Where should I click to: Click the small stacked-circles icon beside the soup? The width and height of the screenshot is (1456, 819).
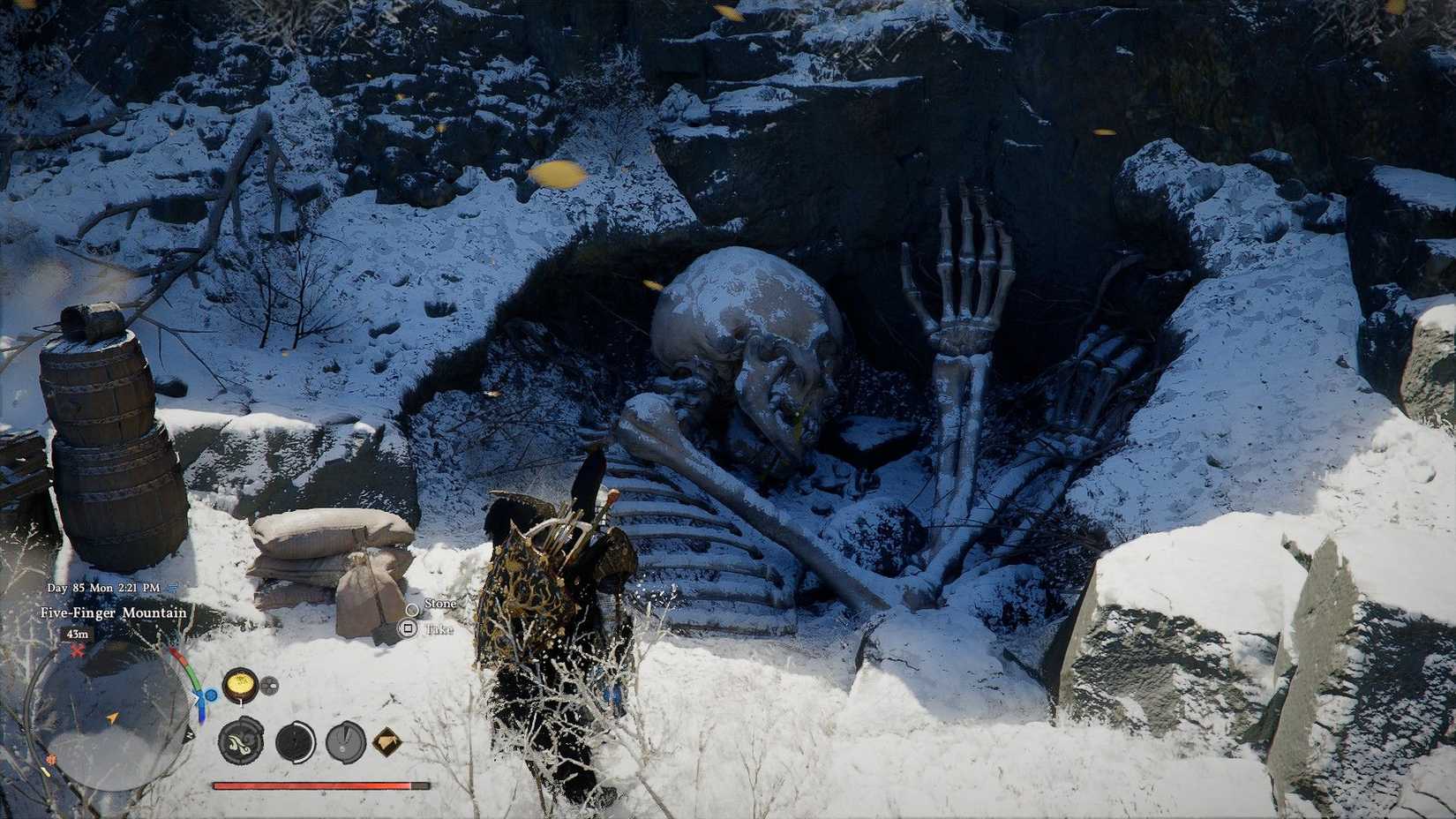(x=269, y=684)
